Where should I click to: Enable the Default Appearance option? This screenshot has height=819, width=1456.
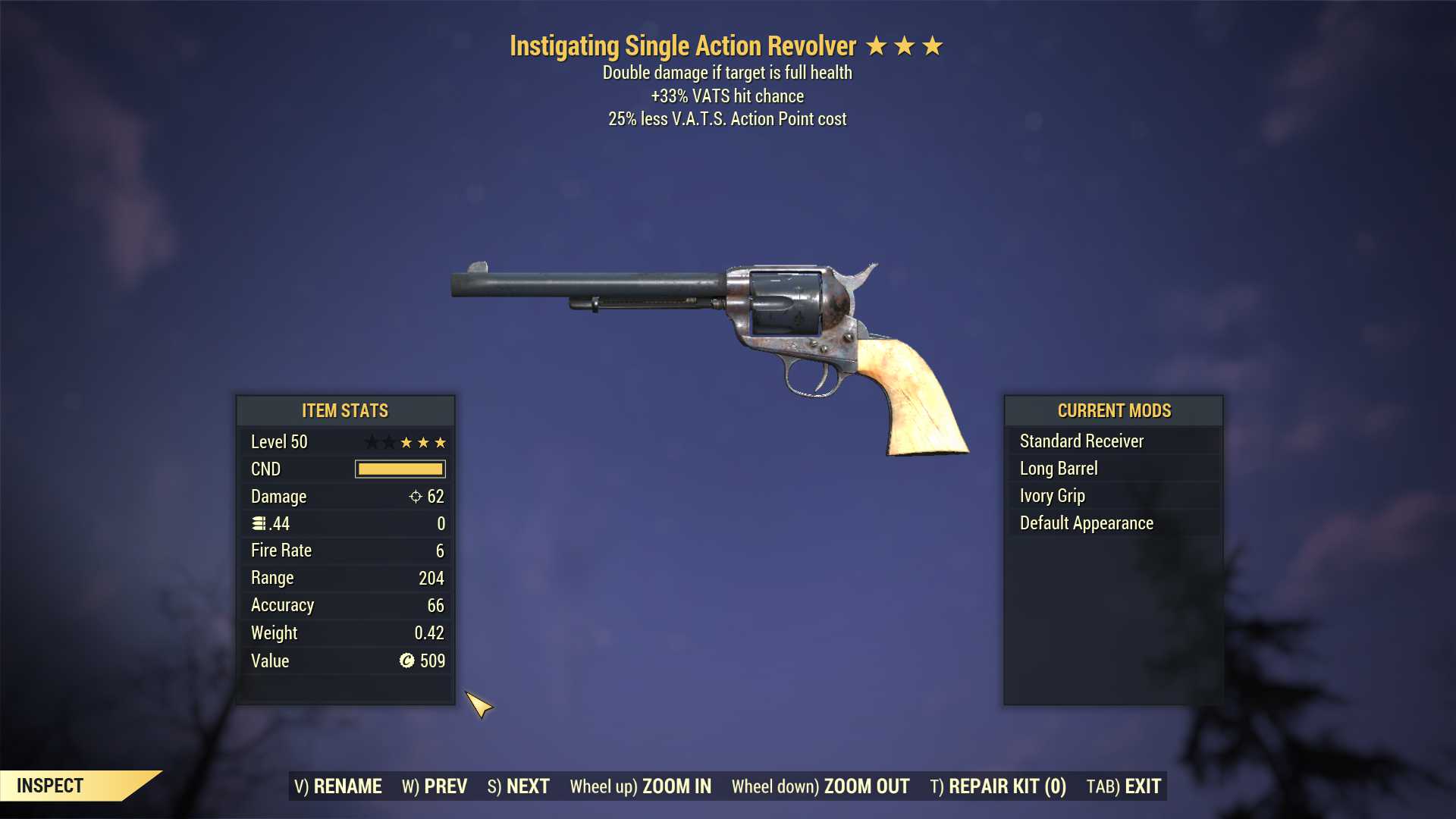click(x=1086, y=522)
